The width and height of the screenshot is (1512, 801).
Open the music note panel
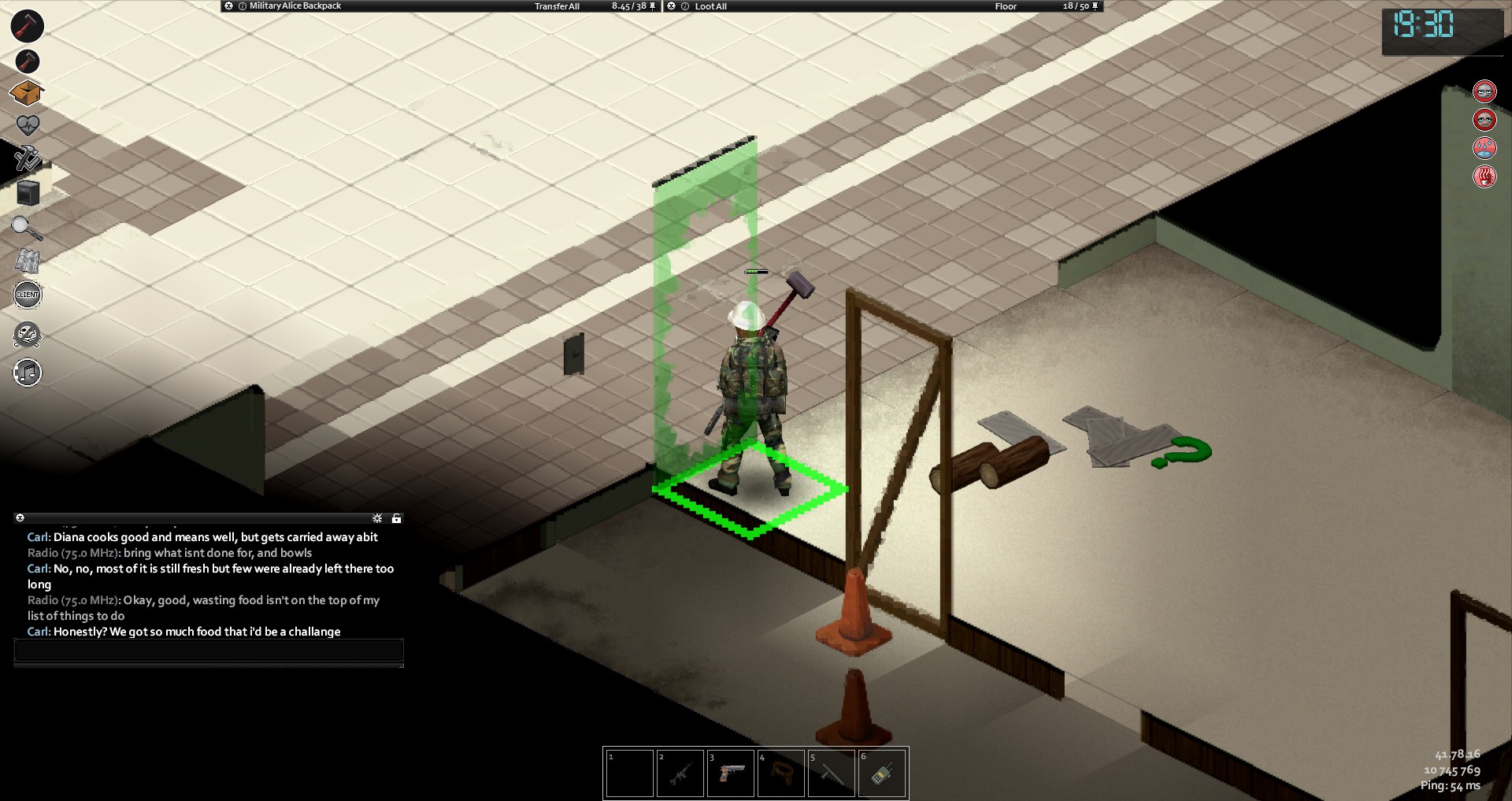pos(28,373)
